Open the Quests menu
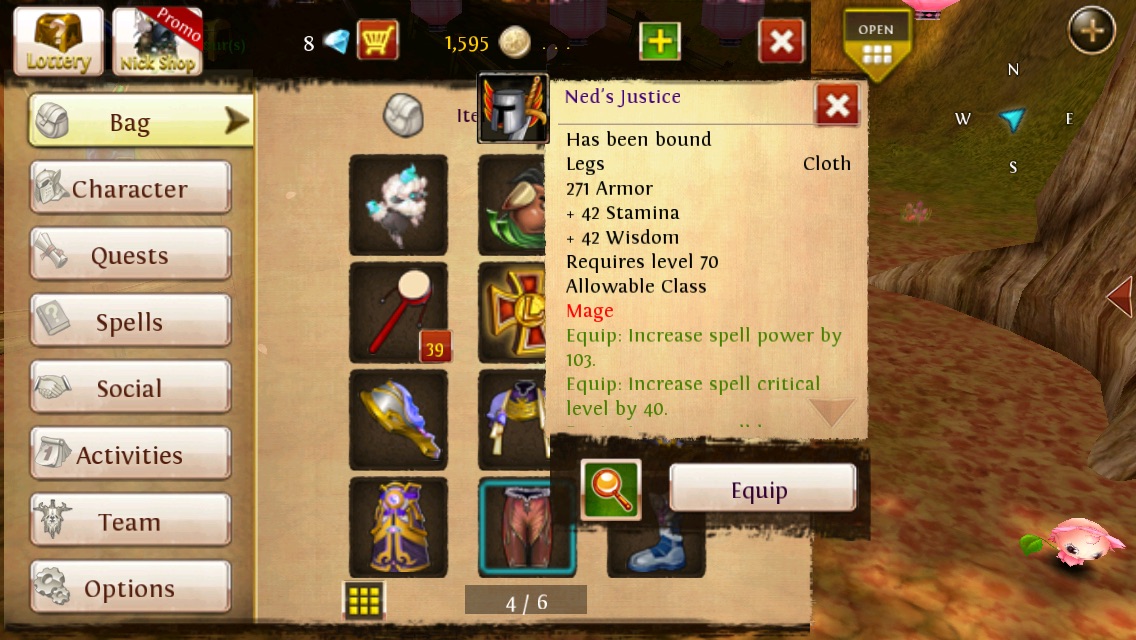 tap(130, 255)
